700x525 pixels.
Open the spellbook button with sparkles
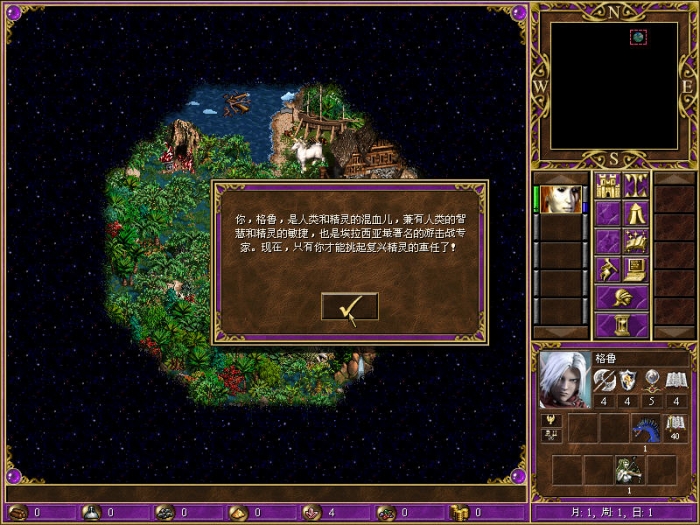point(636,241)
